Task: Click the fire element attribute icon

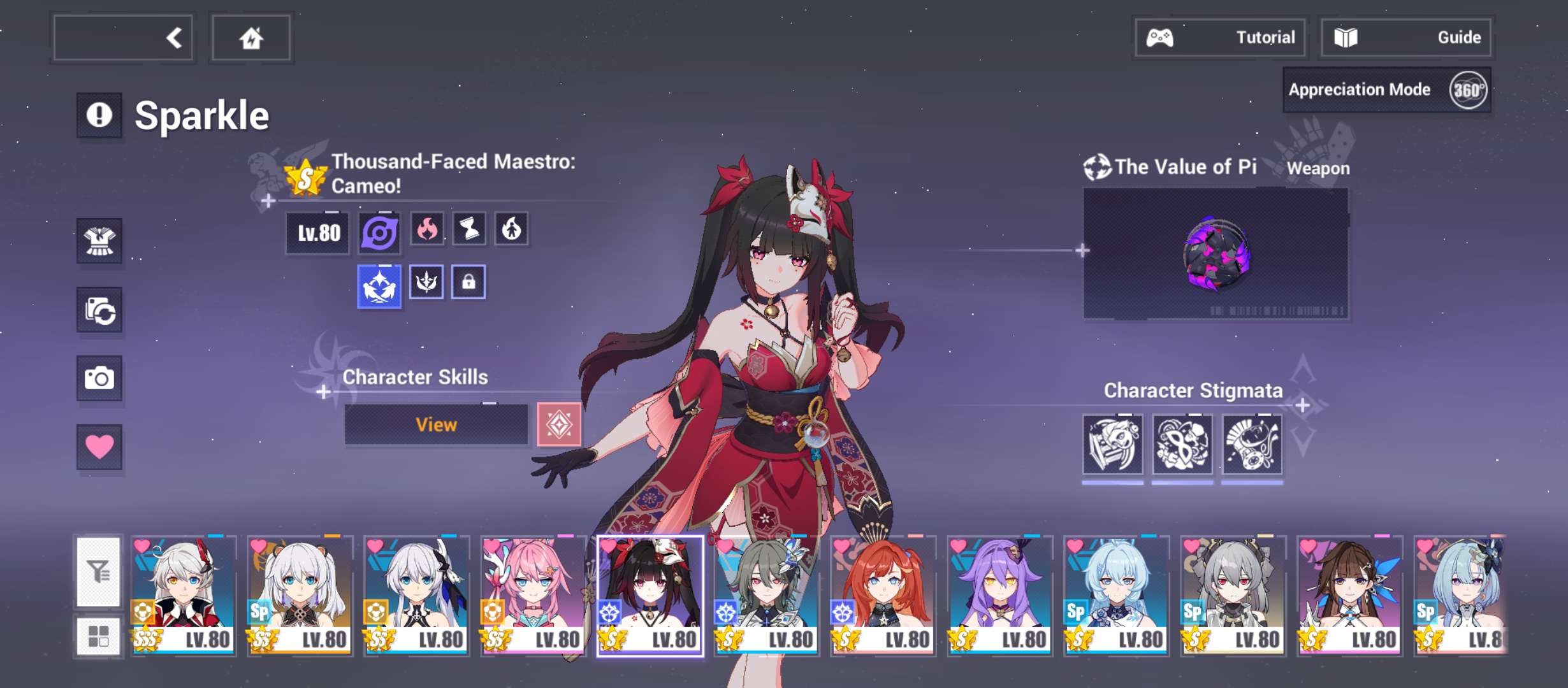Action: coord(427,229)
